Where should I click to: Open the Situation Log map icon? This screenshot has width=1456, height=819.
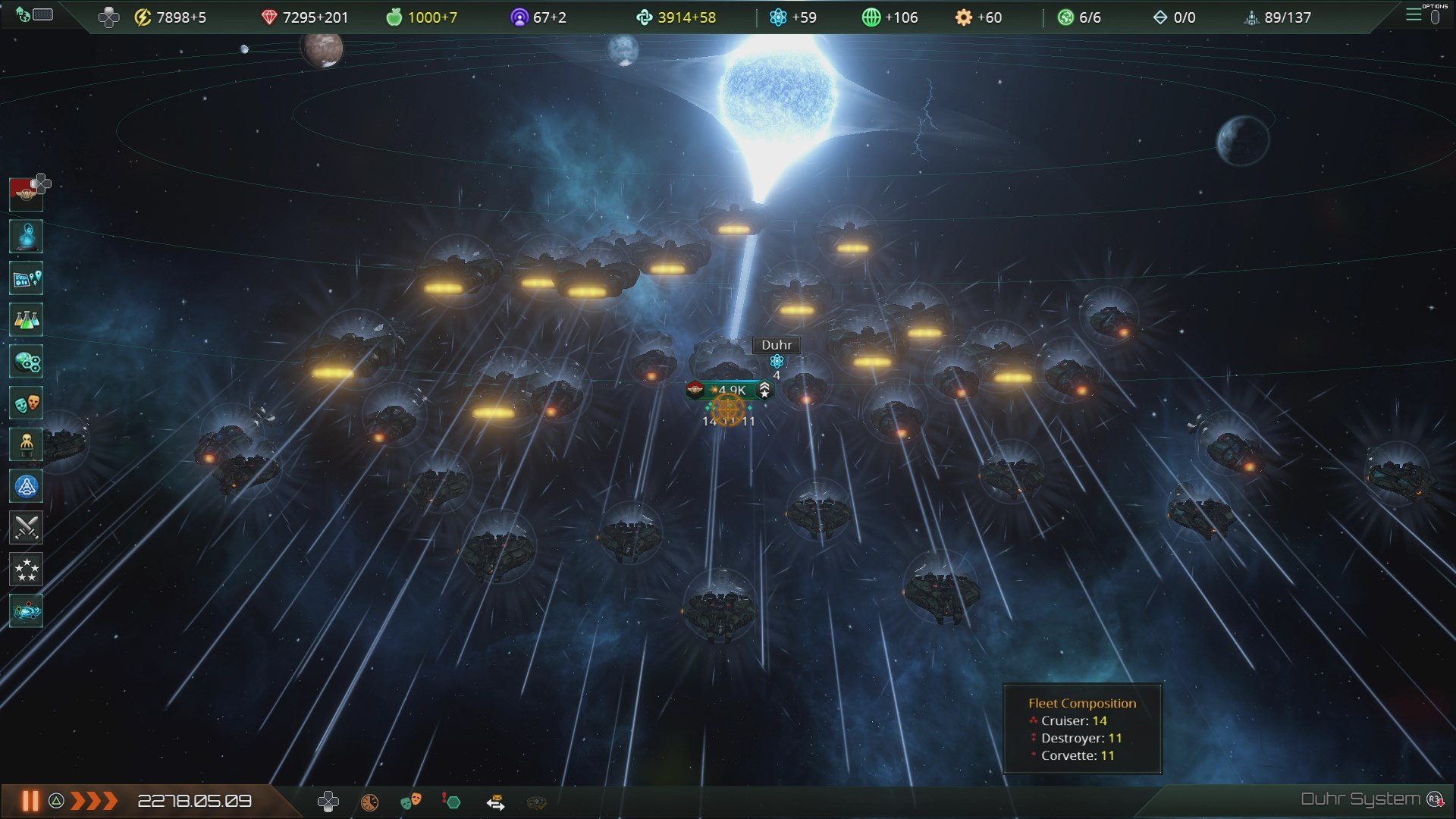(x=26, y=278)
